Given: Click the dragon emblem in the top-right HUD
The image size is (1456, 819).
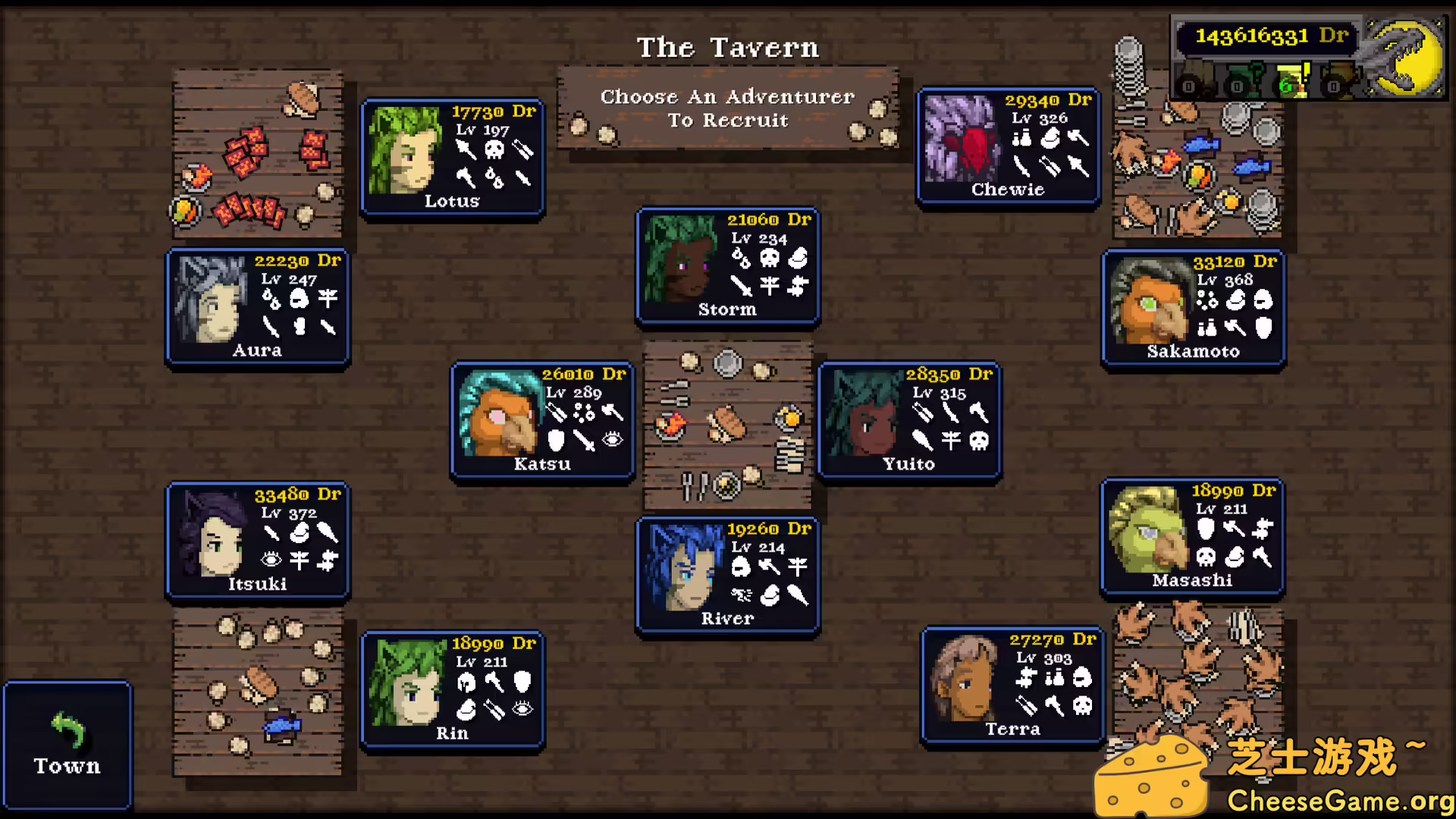Looking at the screenshot, I should 1404,57.
